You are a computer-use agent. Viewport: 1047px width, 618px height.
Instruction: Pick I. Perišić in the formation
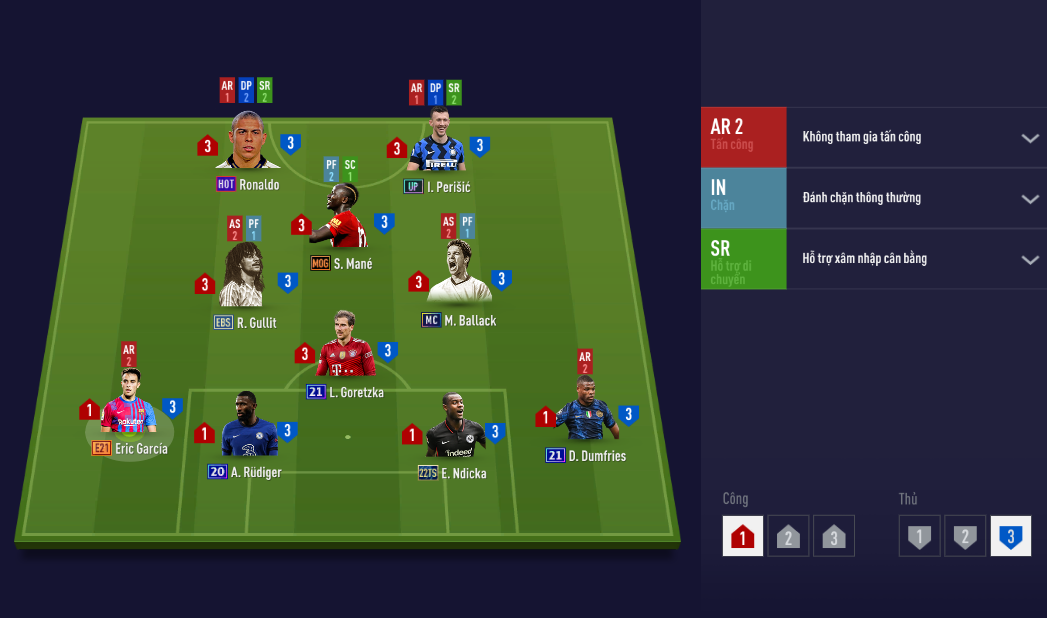click(437, 147)
